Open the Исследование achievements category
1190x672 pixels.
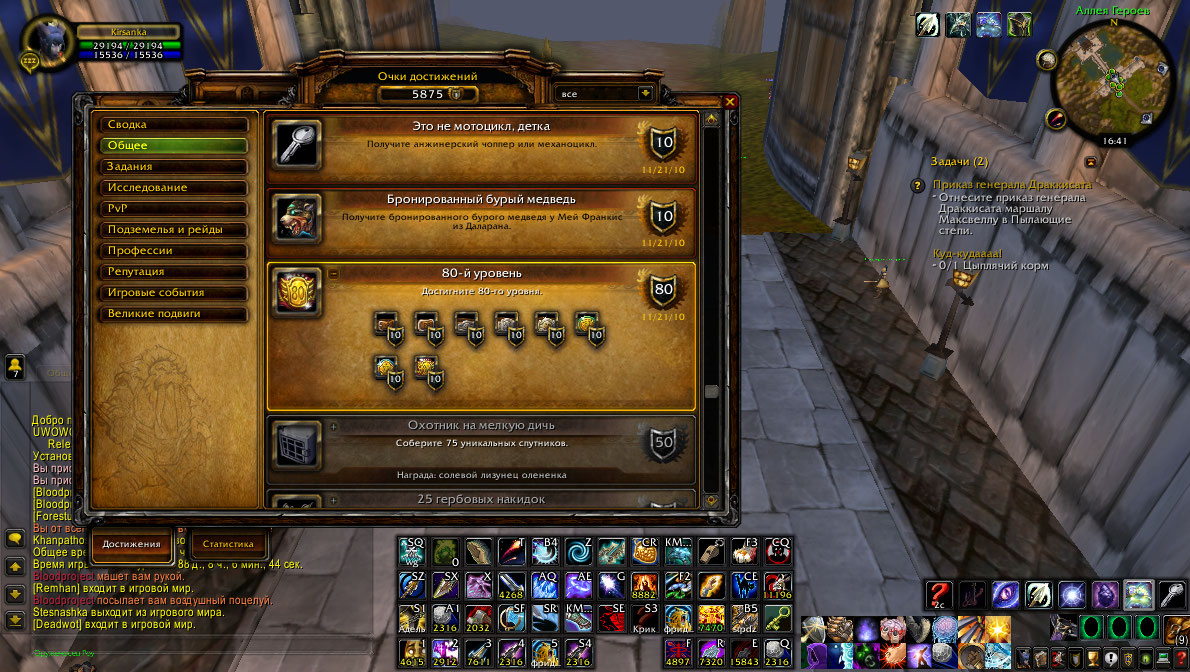click(172, 188)
